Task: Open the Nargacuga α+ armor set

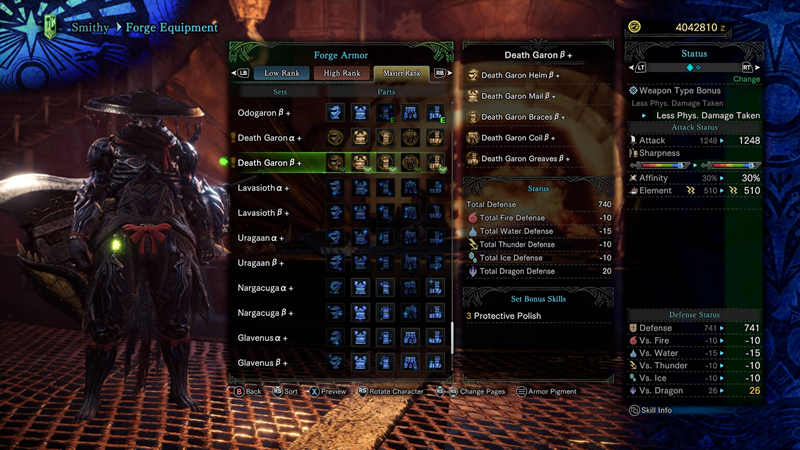Action: [265, 288]
